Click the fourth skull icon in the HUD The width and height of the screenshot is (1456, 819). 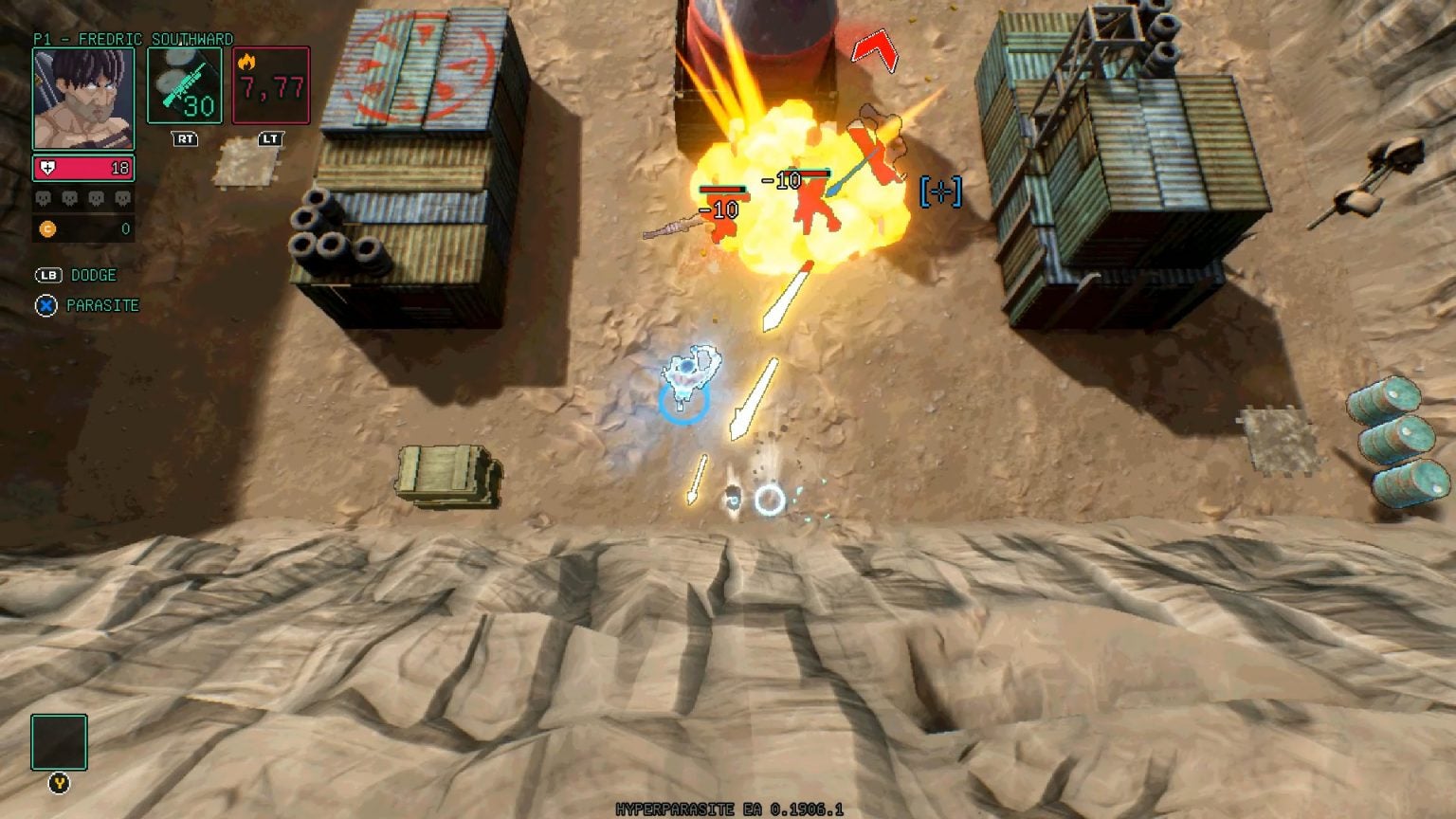[123, 199]
